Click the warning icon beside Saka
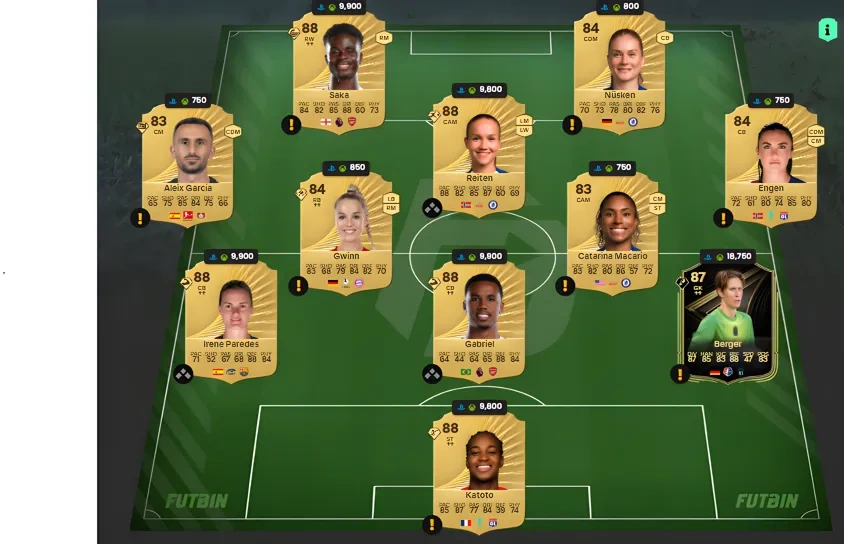Viewport: 844px width, 544px height. point(291,125)
